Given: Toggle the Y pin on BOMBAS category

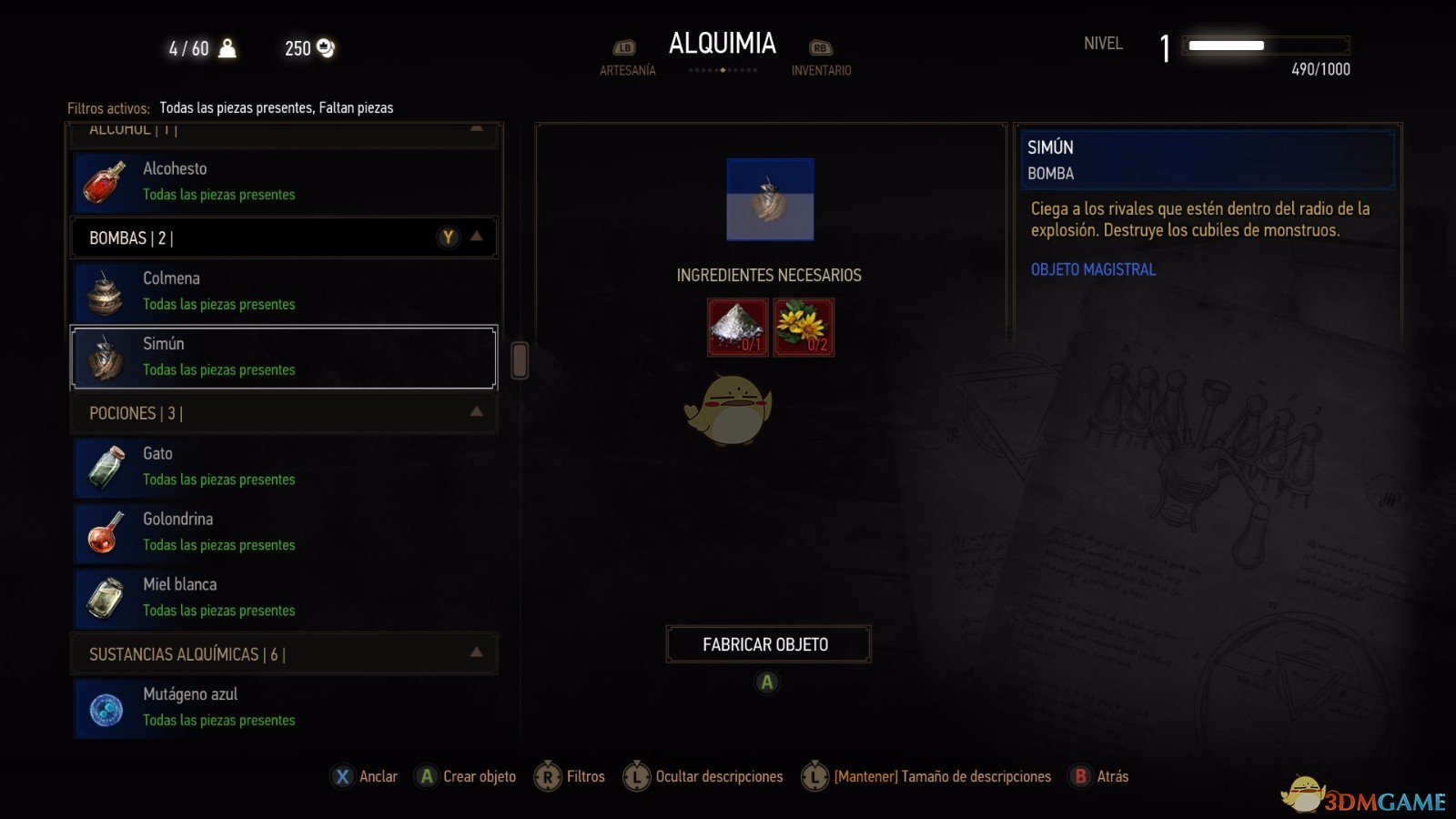Looking at the screenshot, I should click(x=448, y=237).
